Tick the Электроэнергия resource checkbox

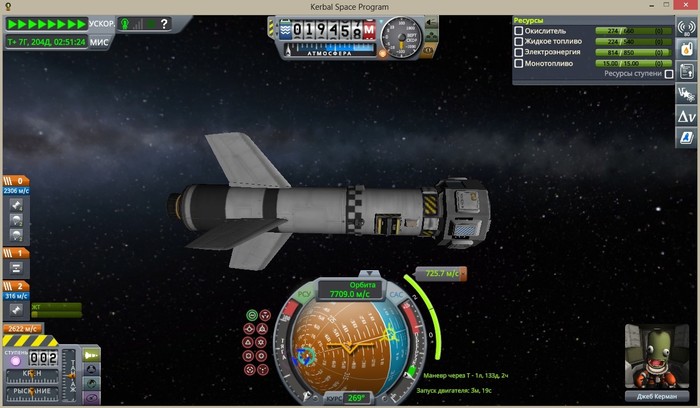coord(518,52)
